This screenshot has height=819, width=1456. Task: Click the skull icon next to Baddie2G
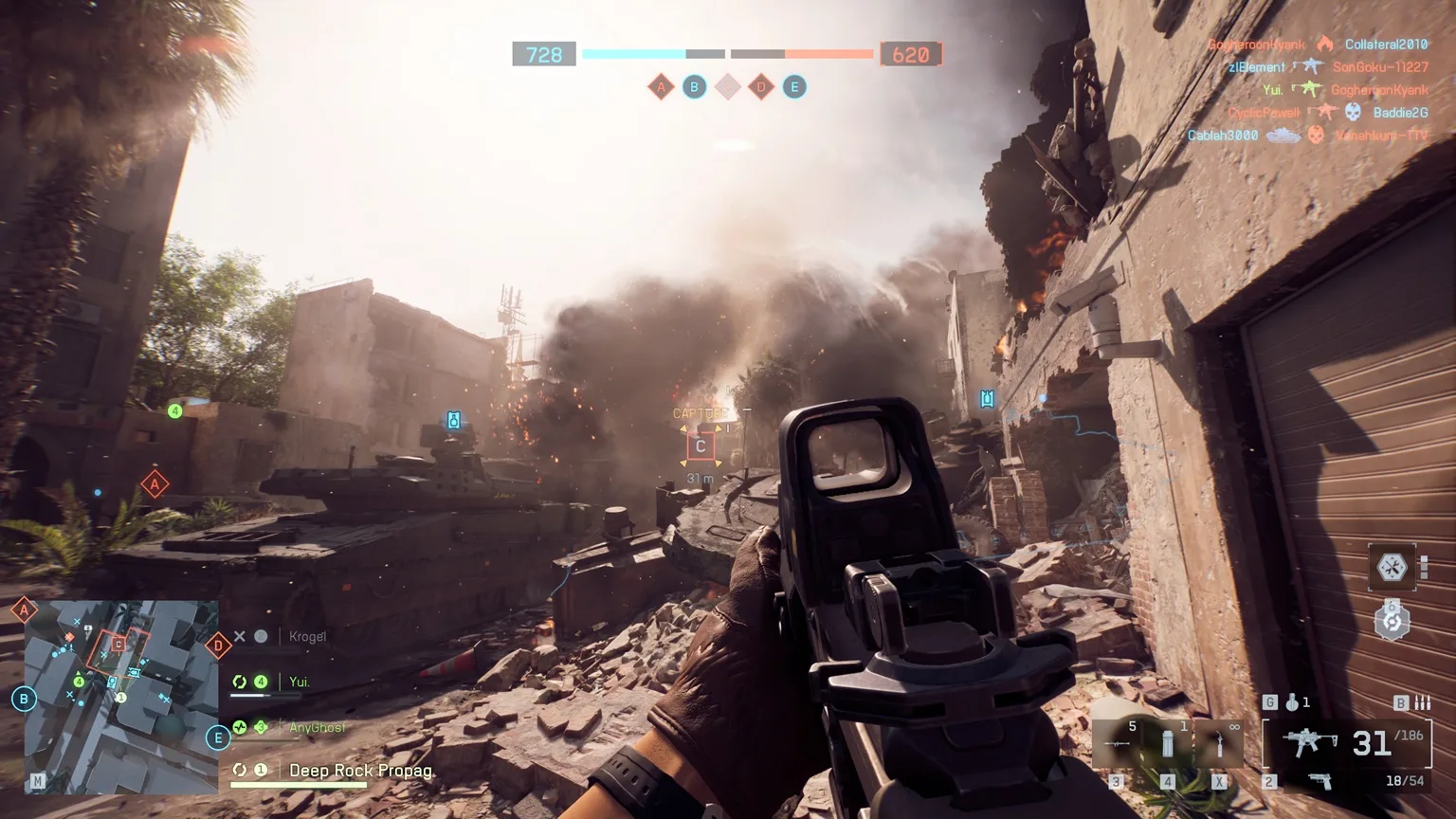1353,112
